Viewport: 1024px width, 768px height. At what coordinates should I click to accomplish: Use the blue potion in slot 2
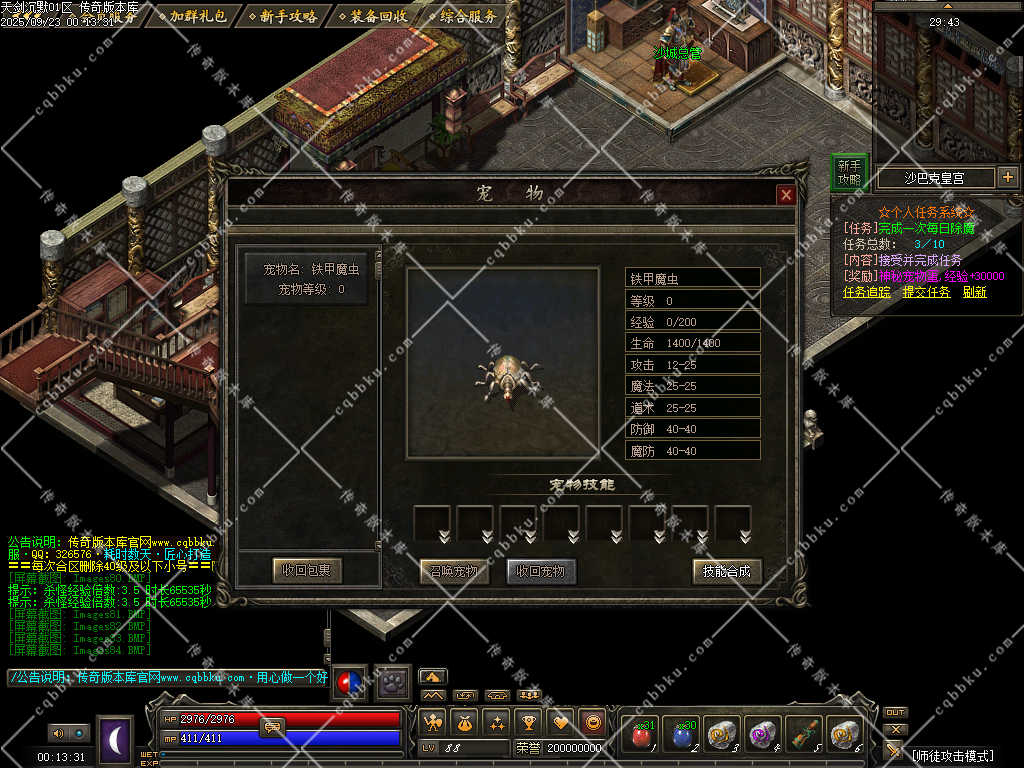682,736
